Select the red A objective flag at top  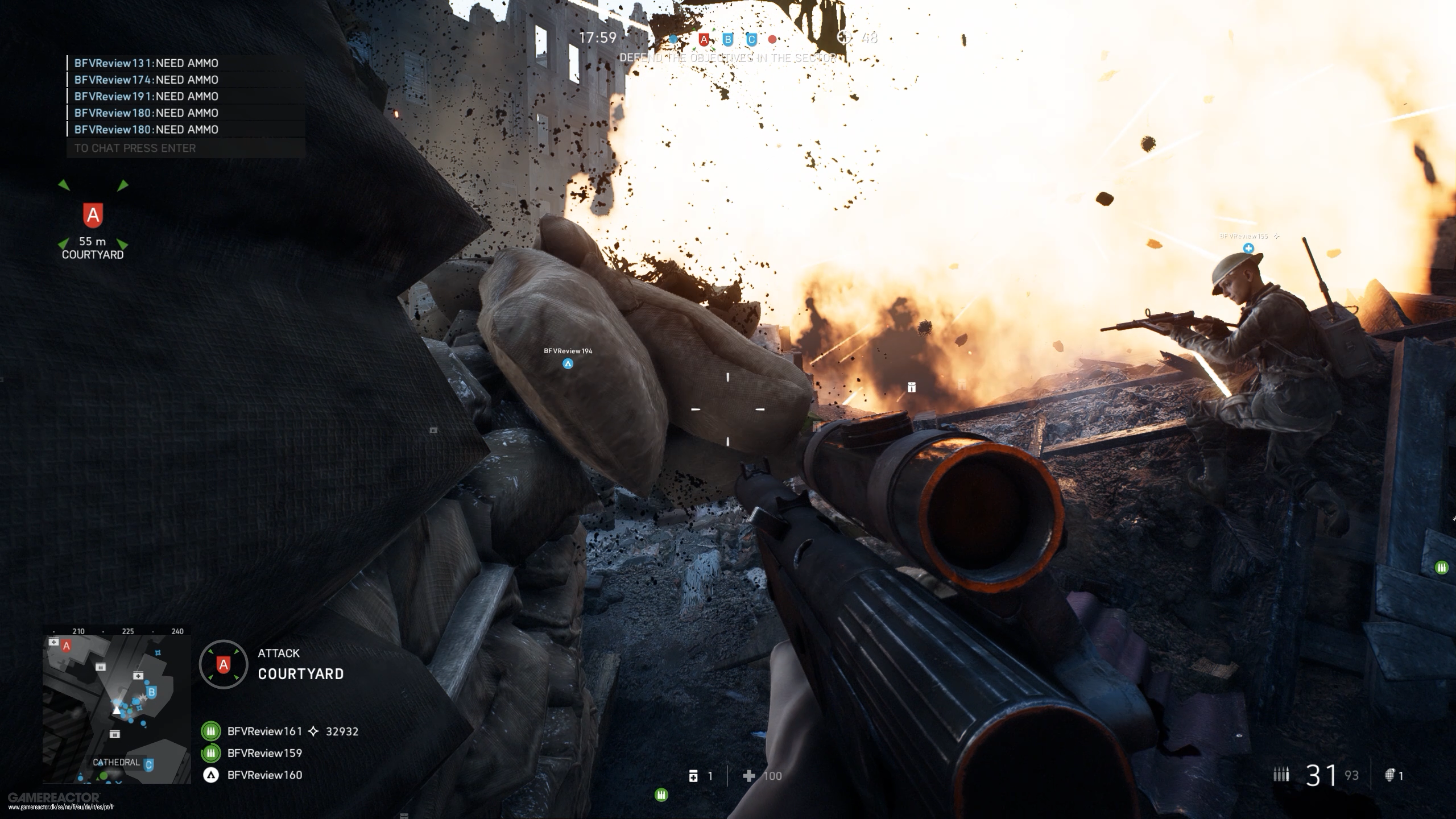(704, 40)
